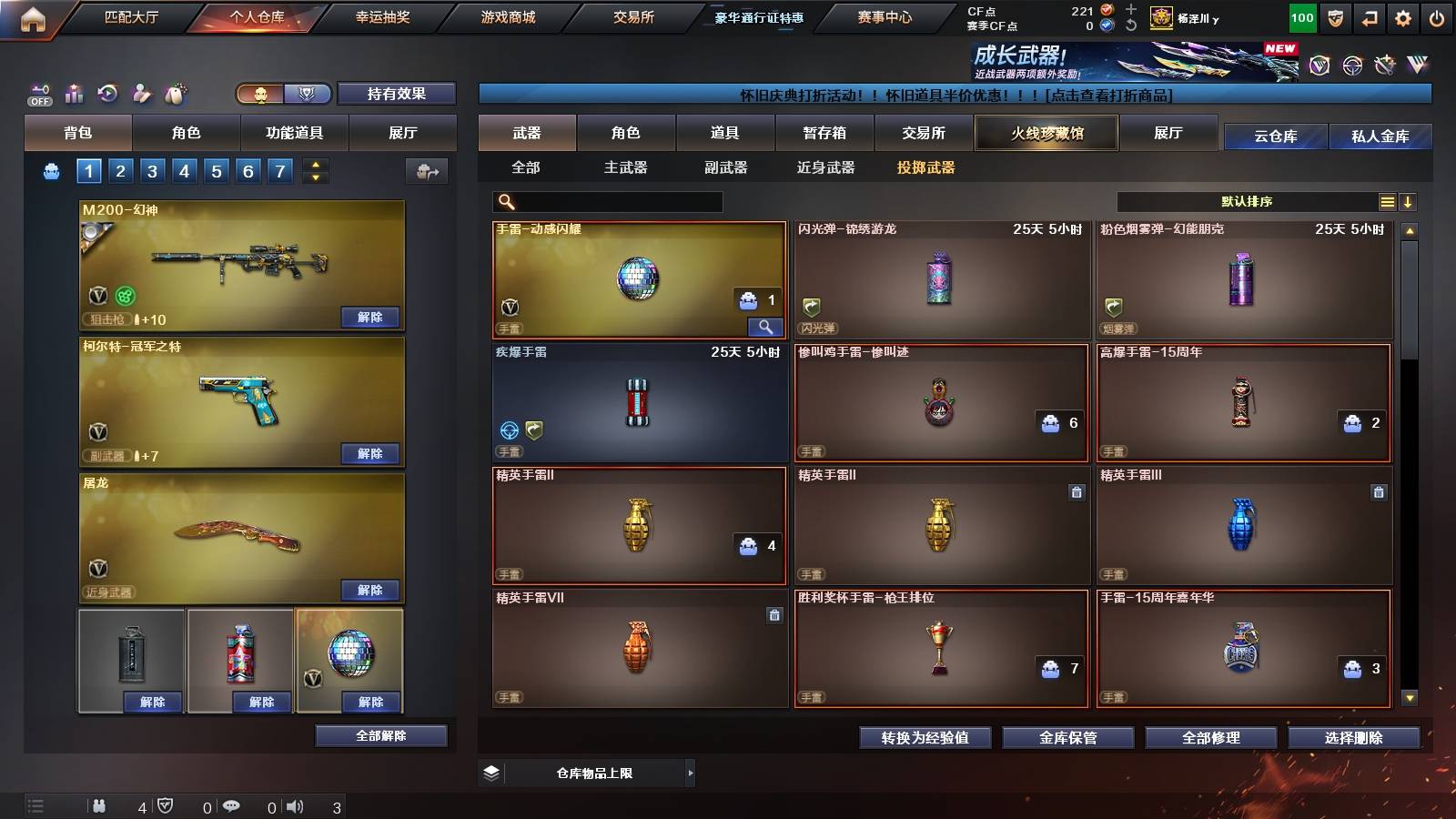Click the home icon at top left
1456x819 pixels.
pyautogui.click(x=35, y=16)
